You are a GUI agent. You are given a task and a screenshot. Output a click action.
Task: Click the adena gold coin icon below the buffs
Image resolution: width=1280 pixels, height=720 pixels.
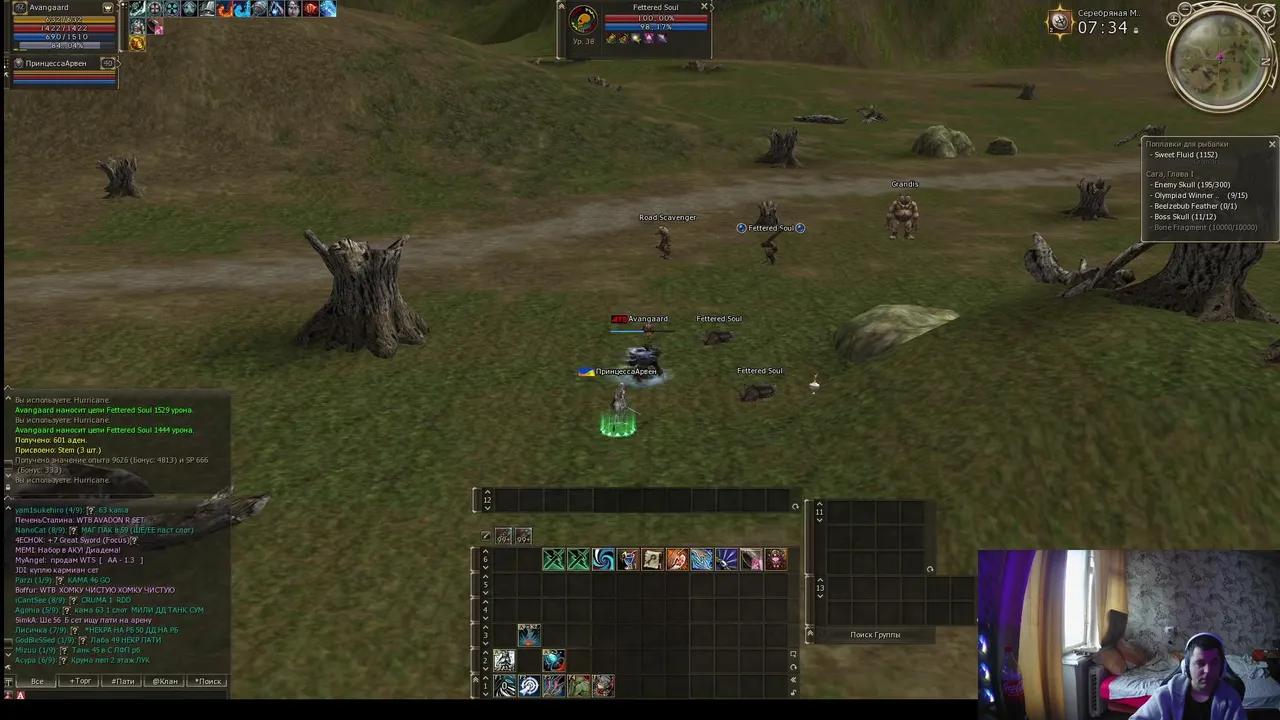click(x=137, y=44)
